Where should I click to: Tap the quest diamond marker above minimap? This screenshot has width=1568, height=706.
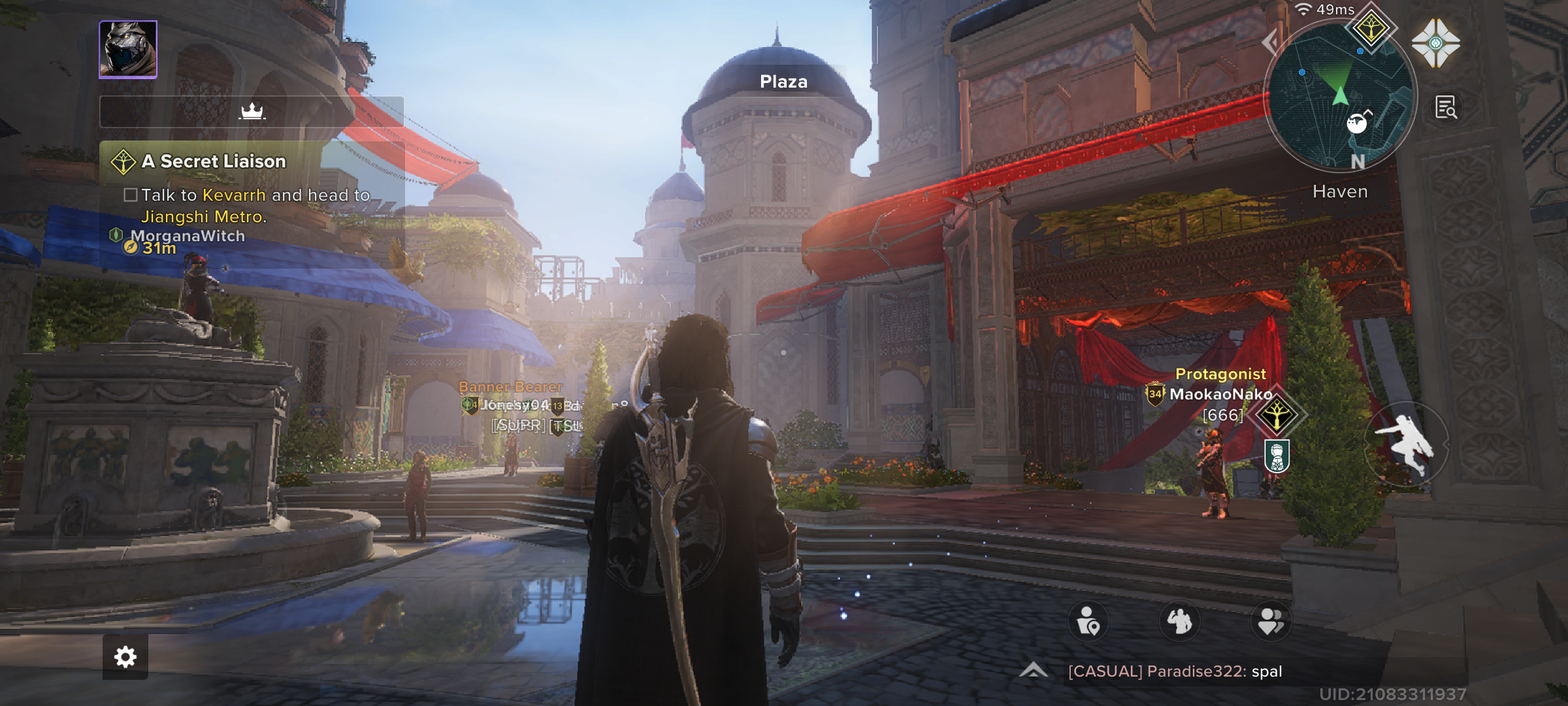click(x=1371, y=29)
